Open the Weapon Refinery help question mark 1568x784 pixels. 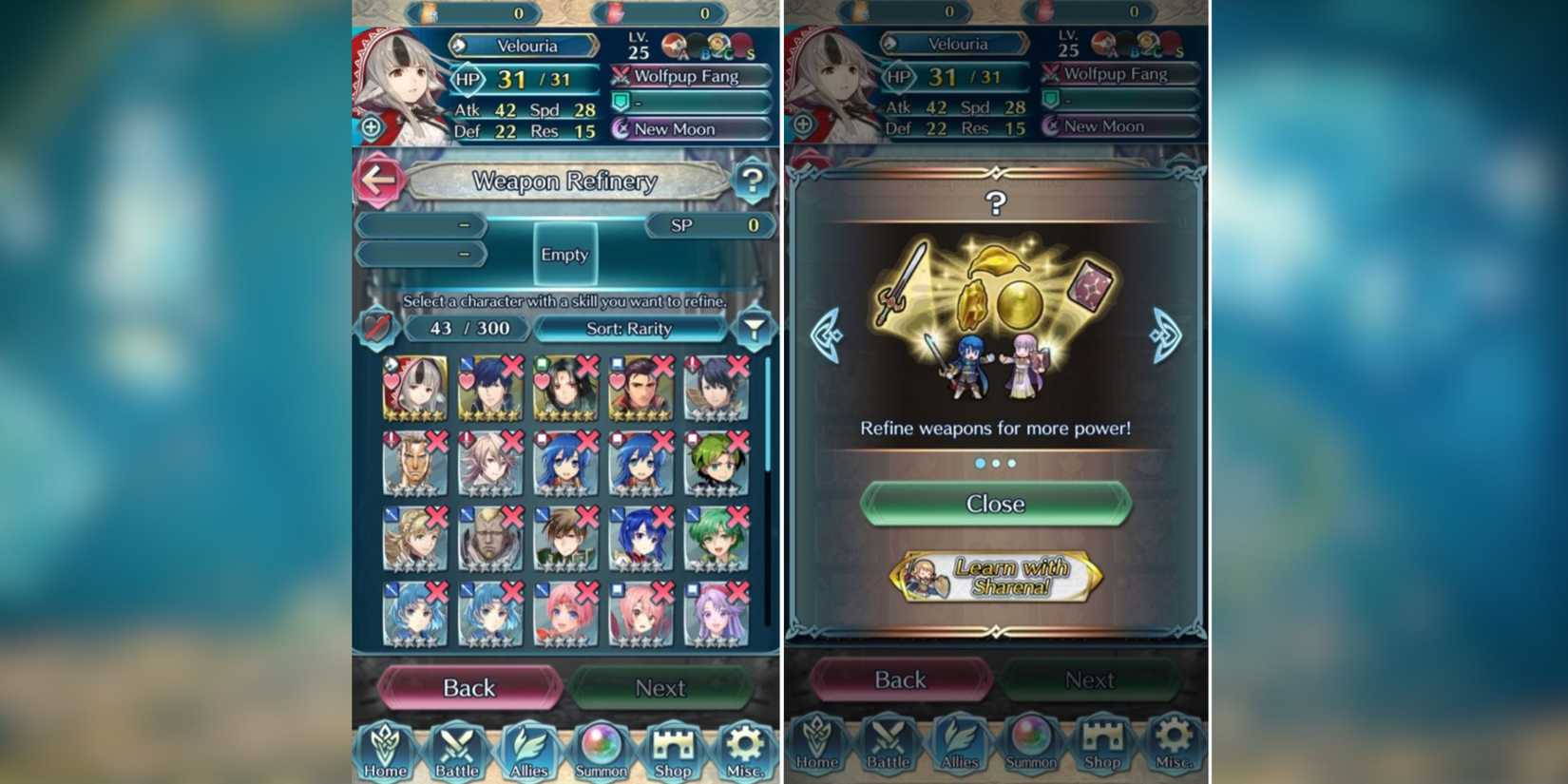pyautogui.click(x=755, y=180)
